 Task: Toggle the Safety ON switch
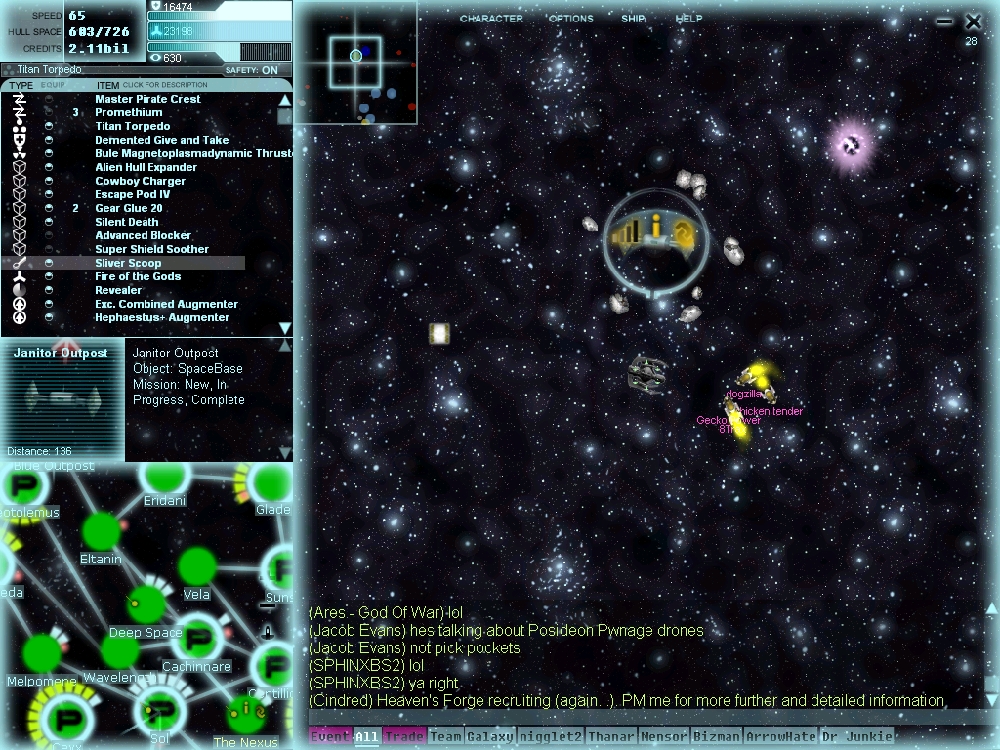pos(269,70)
